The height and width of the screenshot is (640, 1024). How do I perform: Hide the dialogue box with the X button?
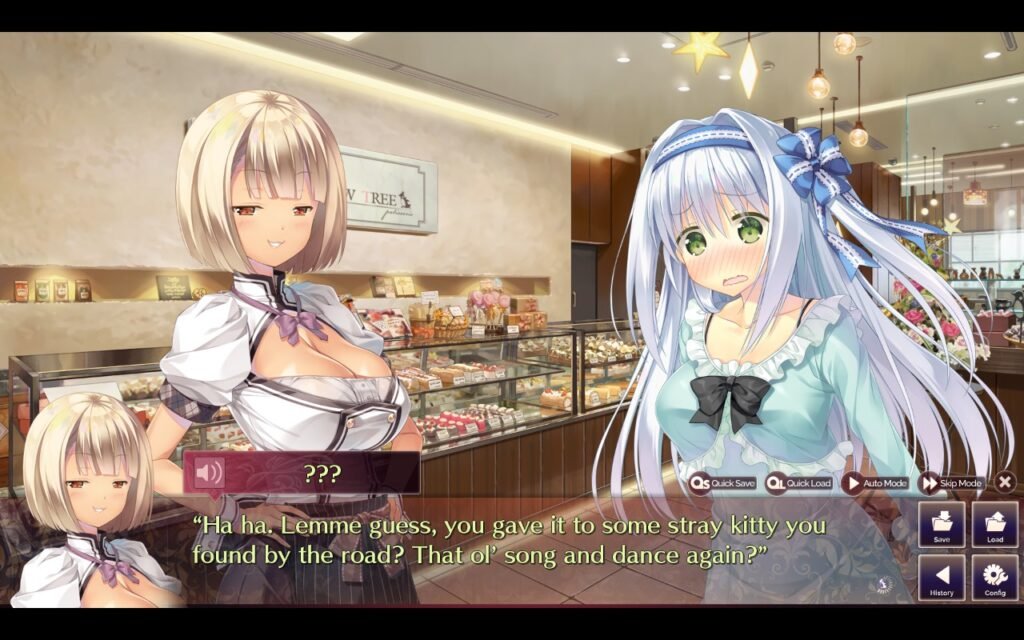point(1005,482)
